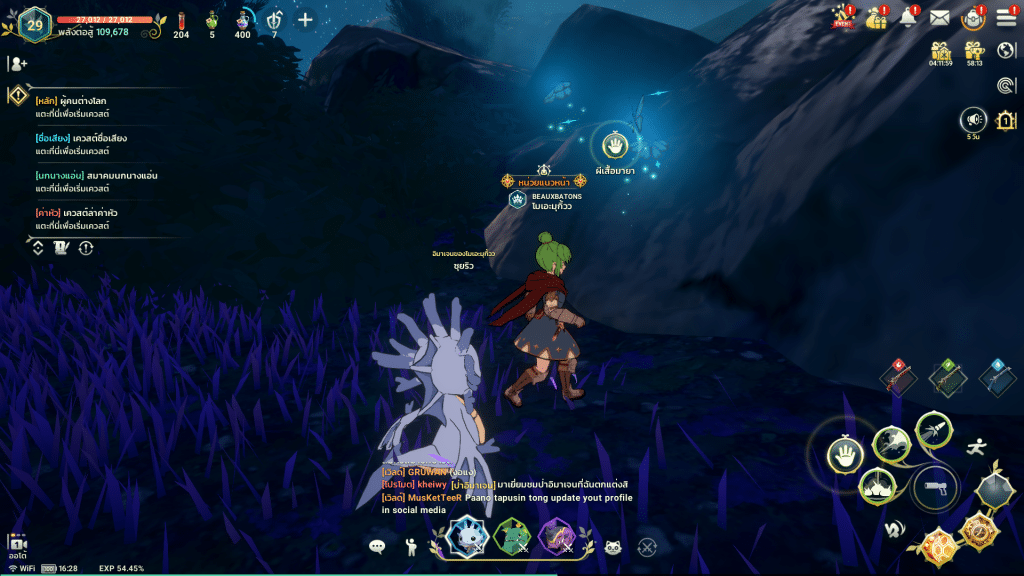This screenshot has width=1024, height=576.
Task: Open the backpack inventory
Action: click(972, 17)
